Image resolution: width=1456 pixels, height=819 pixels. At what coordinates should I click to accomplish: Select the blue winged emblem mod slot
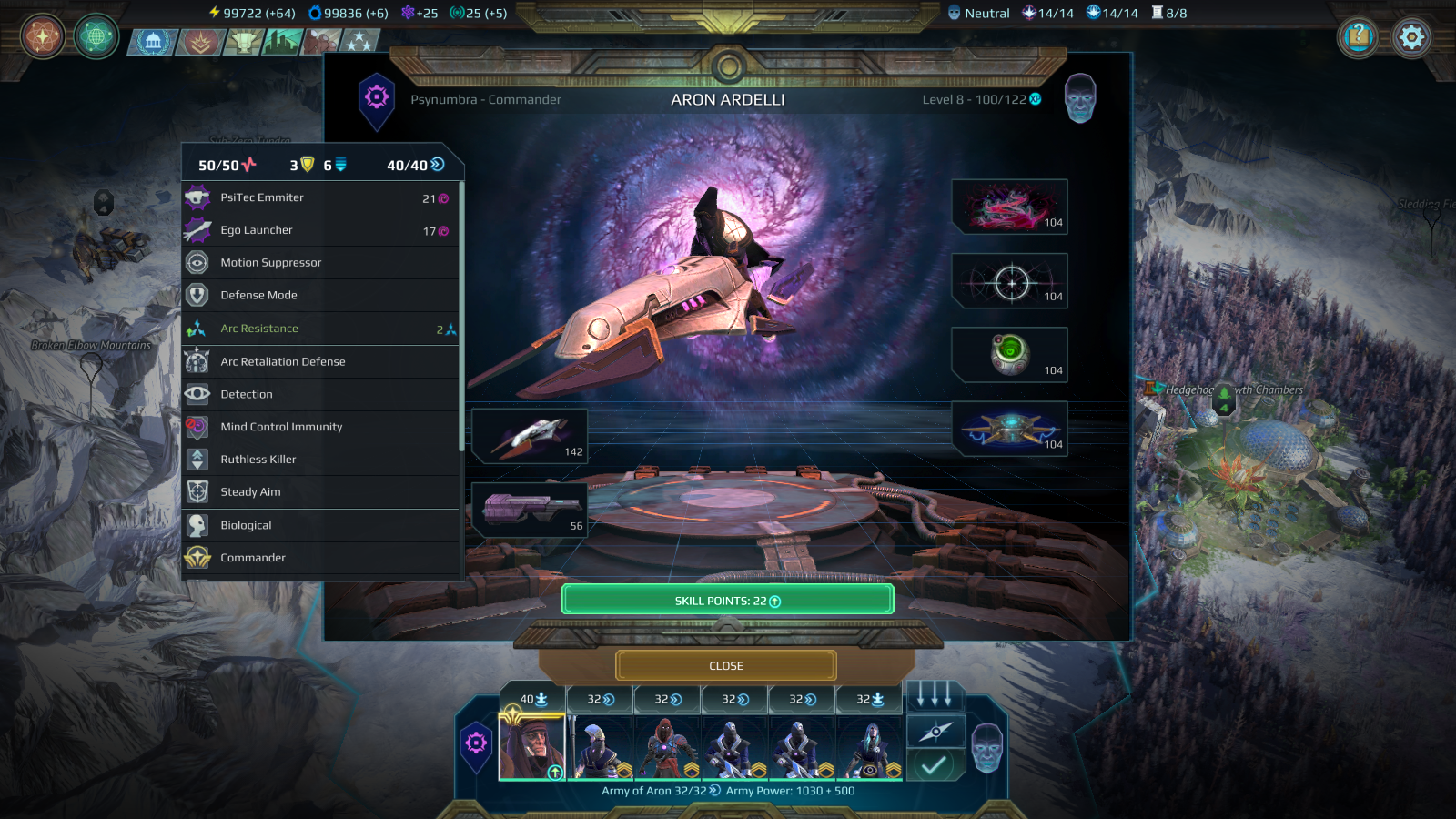1009,429
